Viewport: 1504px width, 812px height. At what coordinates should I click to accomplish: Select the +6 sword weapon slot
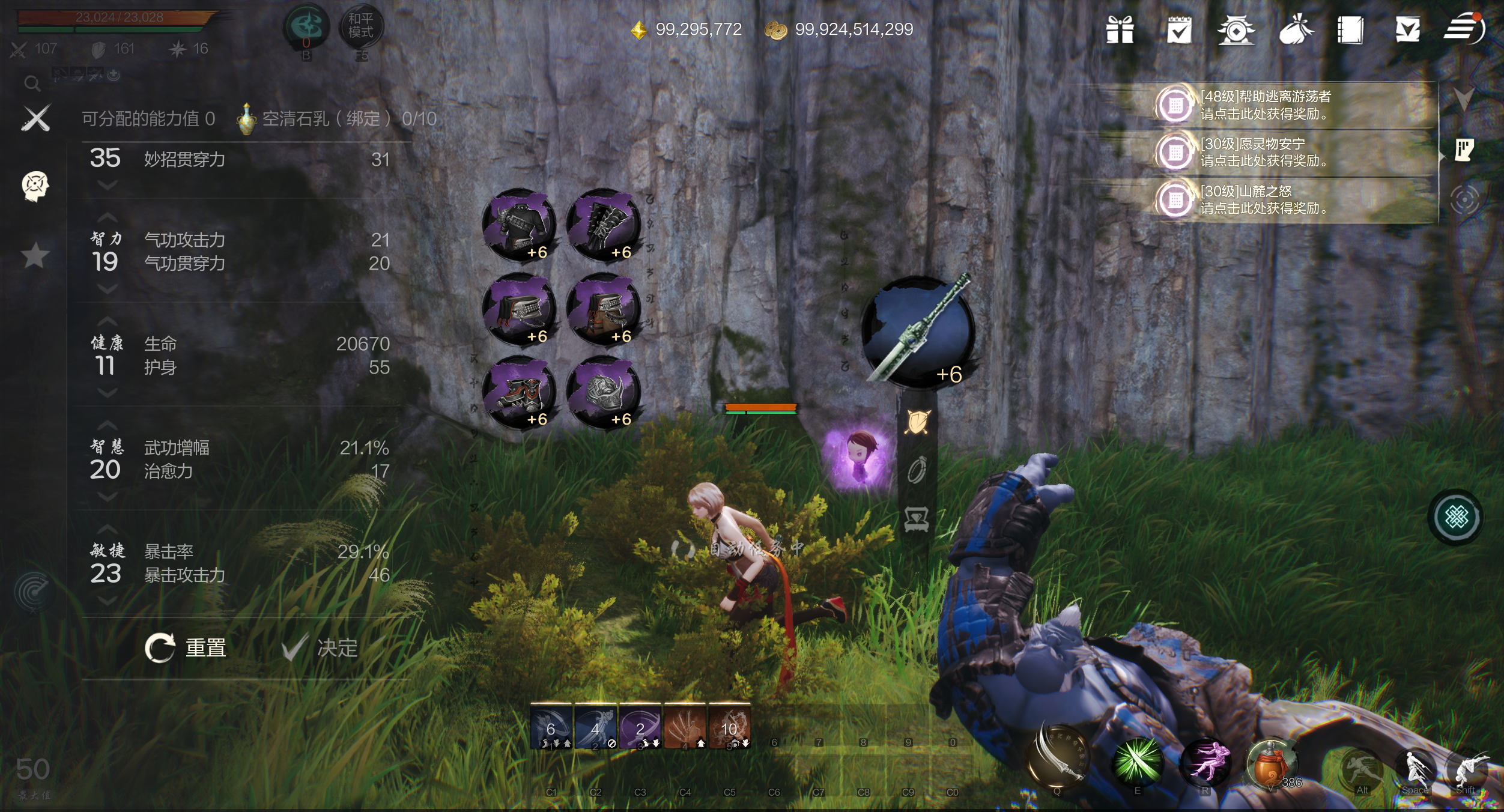tap(917, 332)
